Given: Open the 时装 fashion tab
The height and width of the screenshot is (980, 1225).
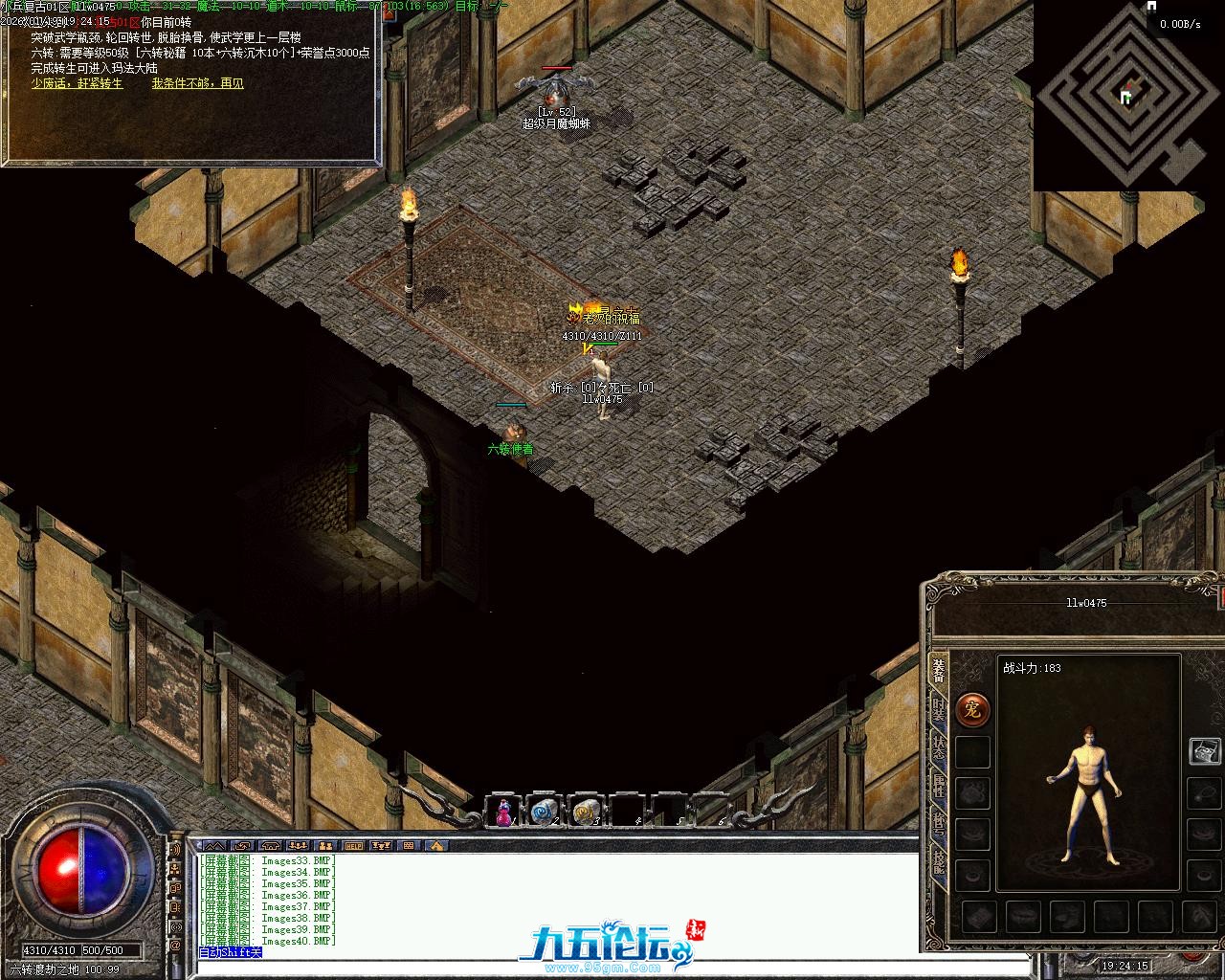Looking at the screenshot, I should [x=938, y=711].
